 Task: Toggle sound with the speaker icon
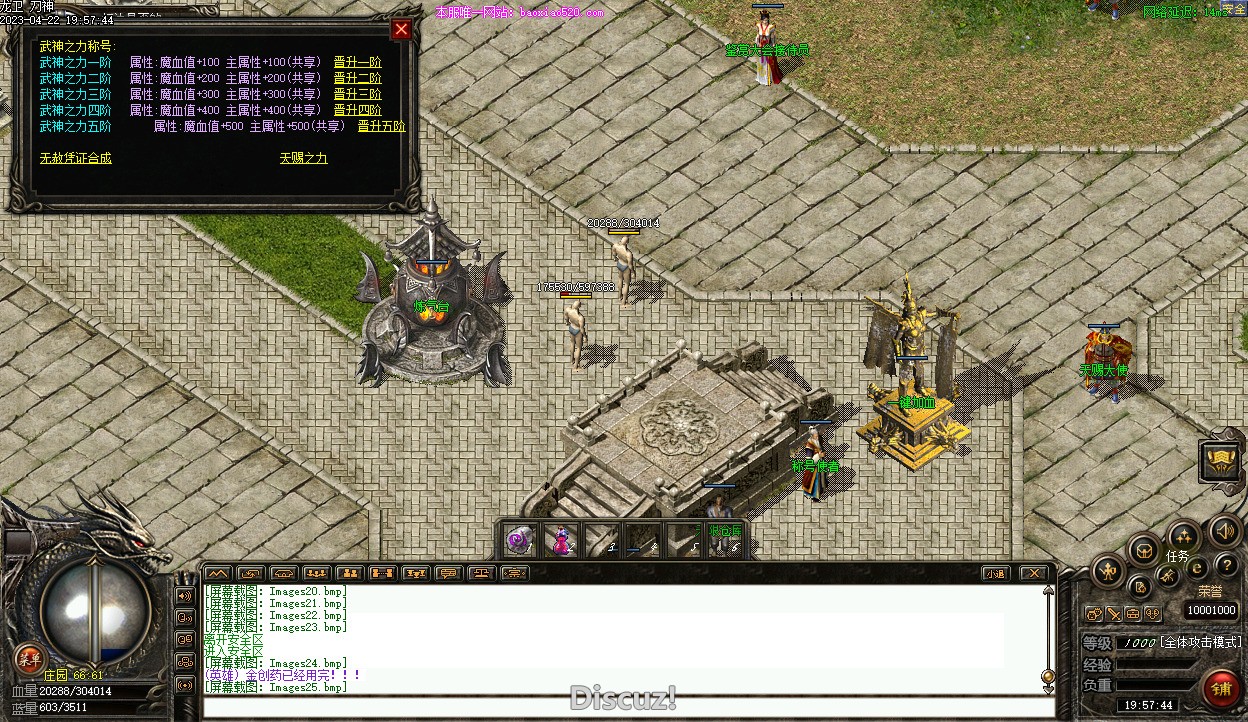(1224, 531)
